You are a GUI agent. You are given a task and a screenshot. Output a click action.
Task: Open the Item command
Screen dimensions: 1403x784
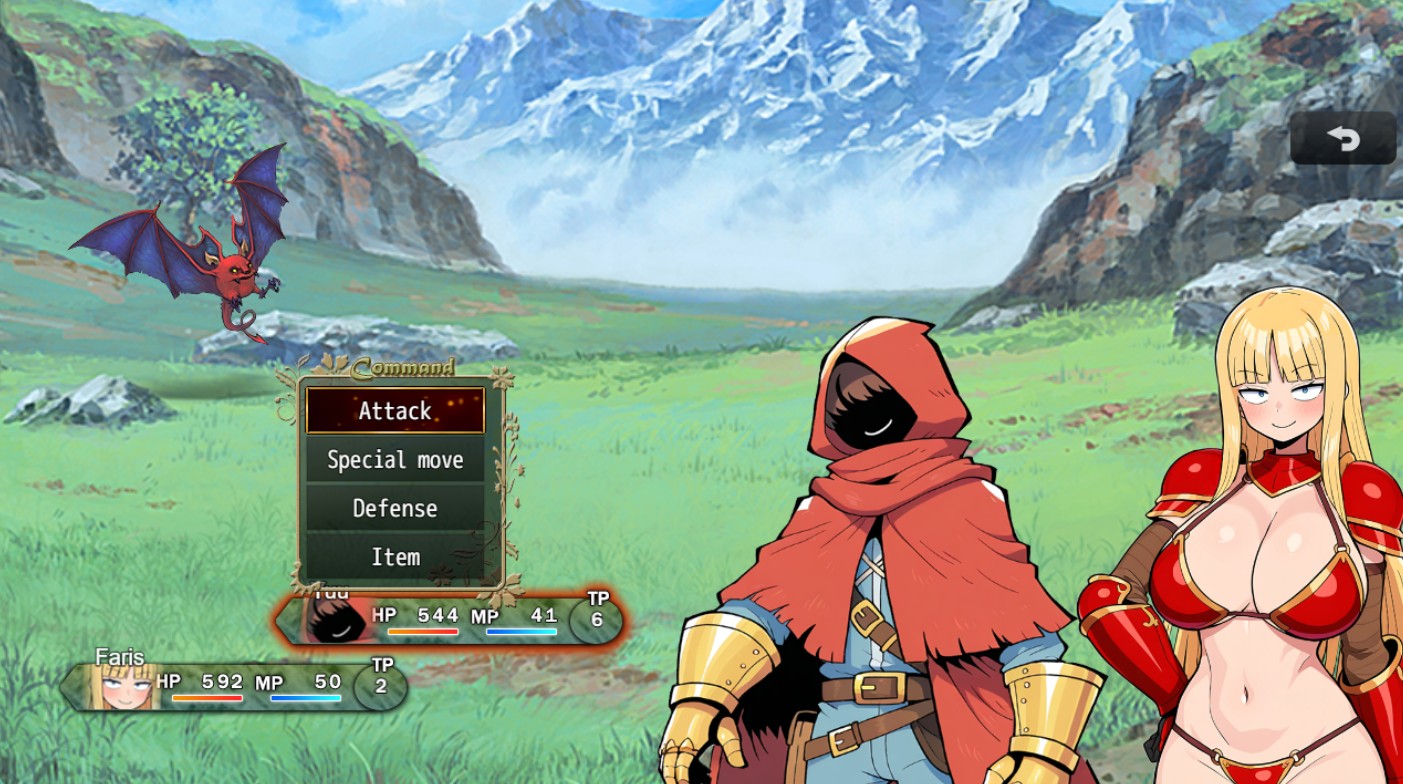395,557
